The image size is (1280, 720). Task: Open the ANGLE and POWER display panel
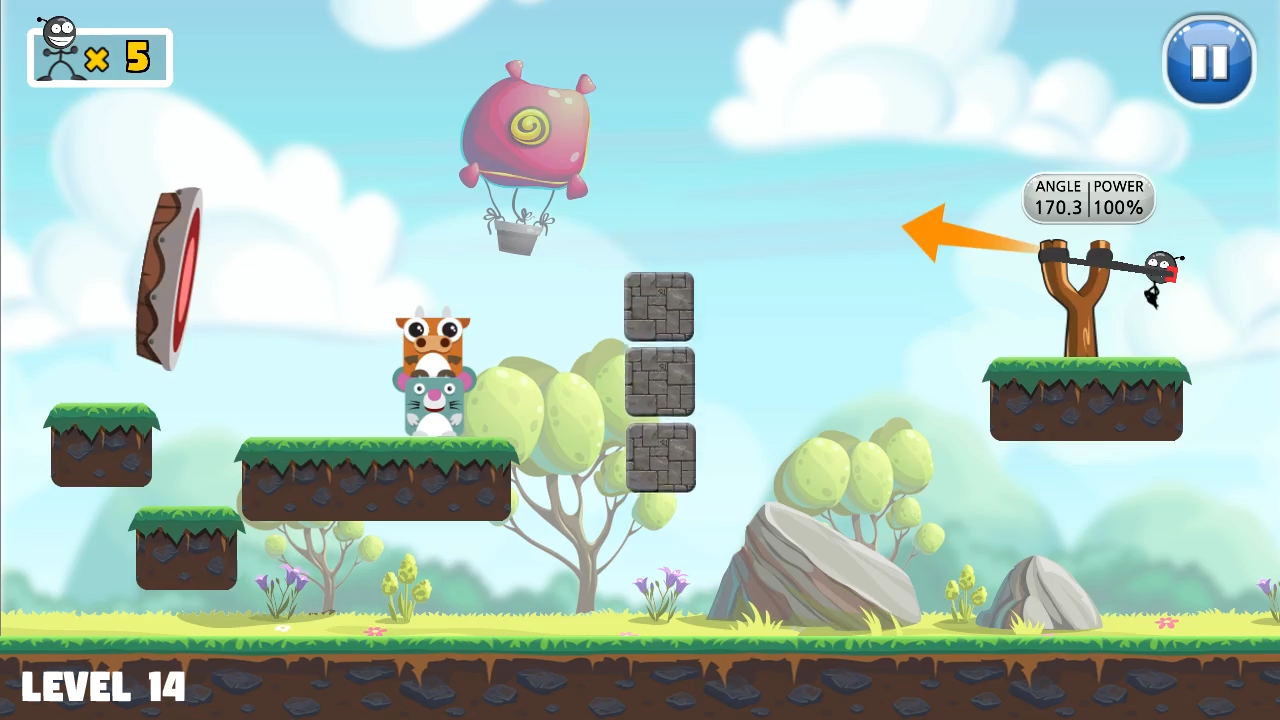1088,197
